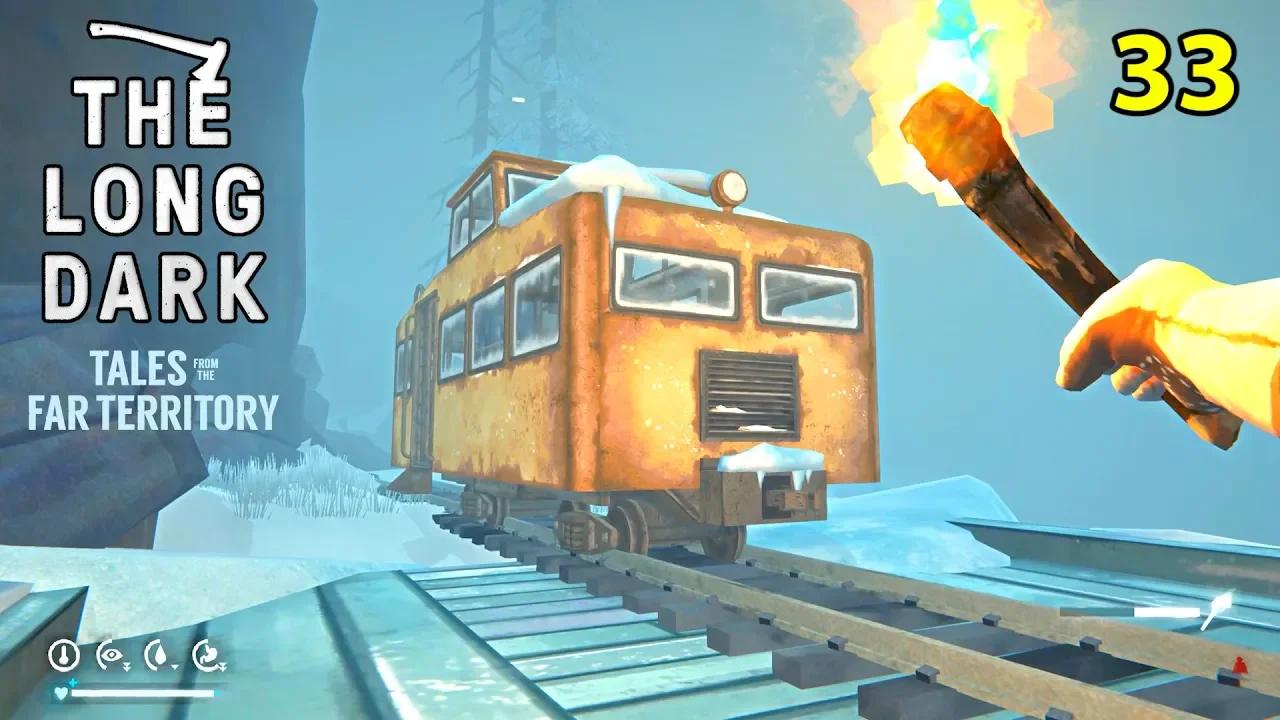Viewport: 1280px width, 720px height.
Task: Click the thirst droplet status icon
Action: tap(160, 654)
